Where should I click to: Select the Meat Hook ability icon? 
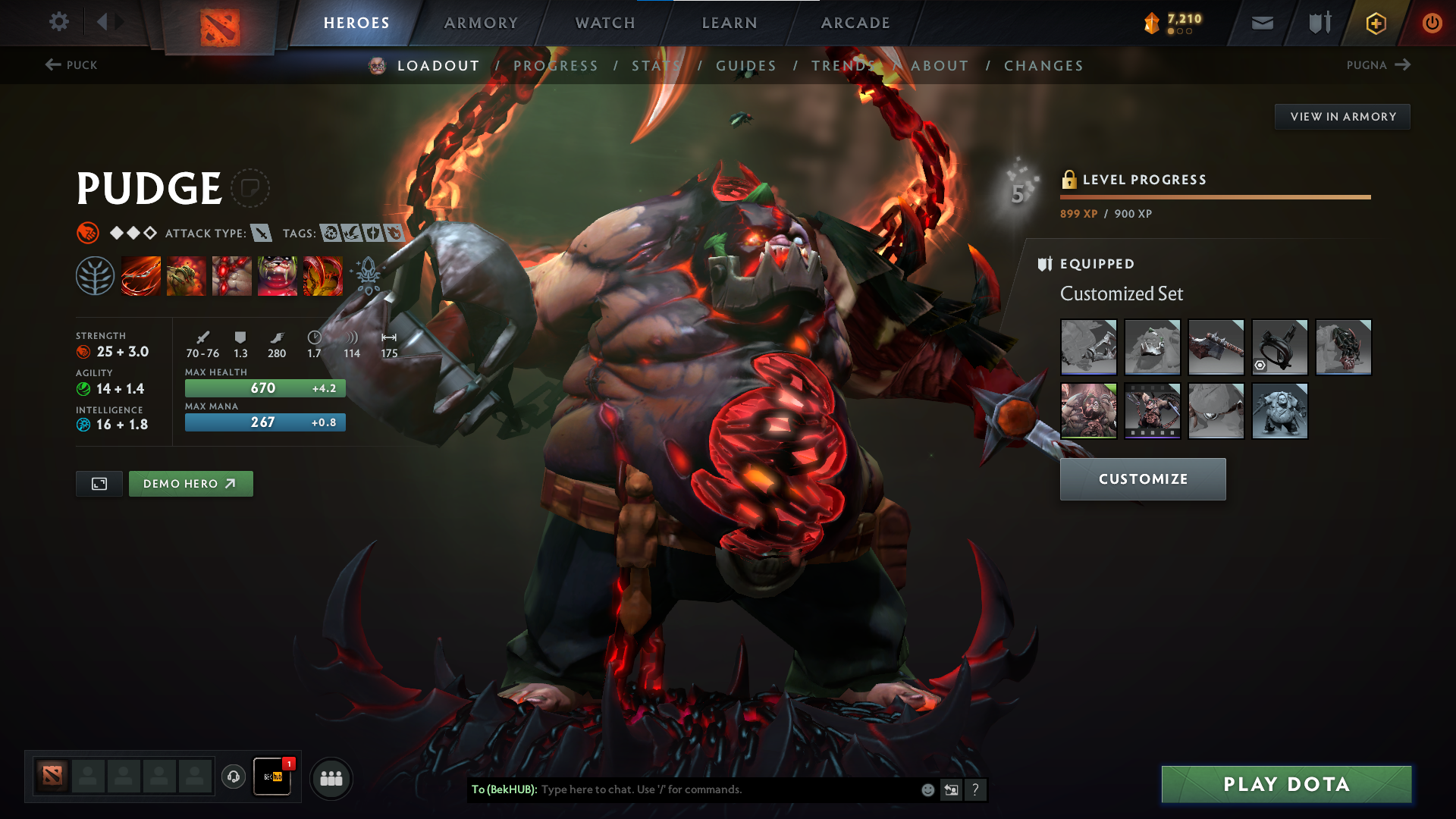(x=141, y=275)
